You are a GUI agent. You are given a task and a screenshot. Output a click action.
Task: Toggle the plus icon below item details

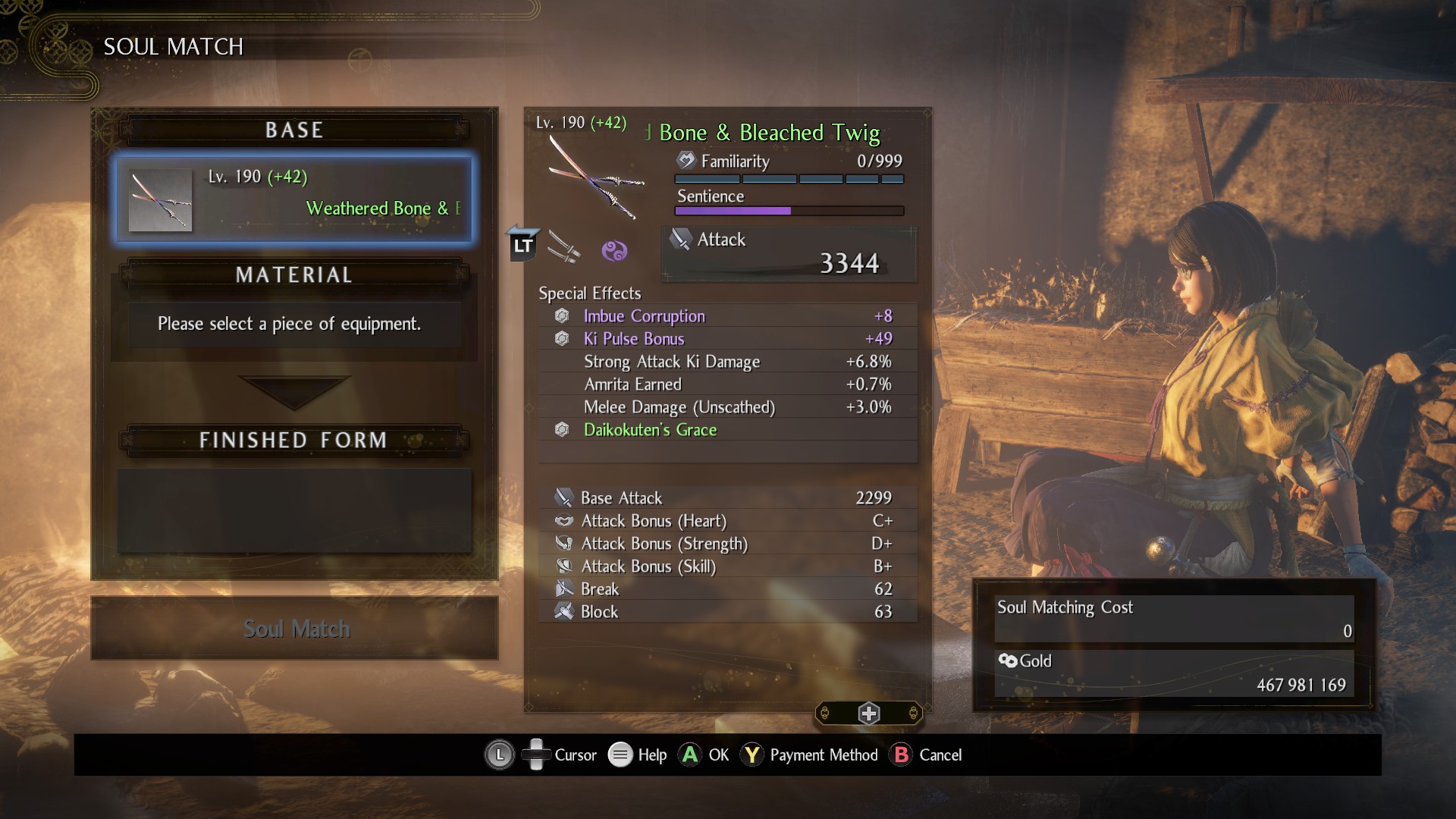coord(869,713)
